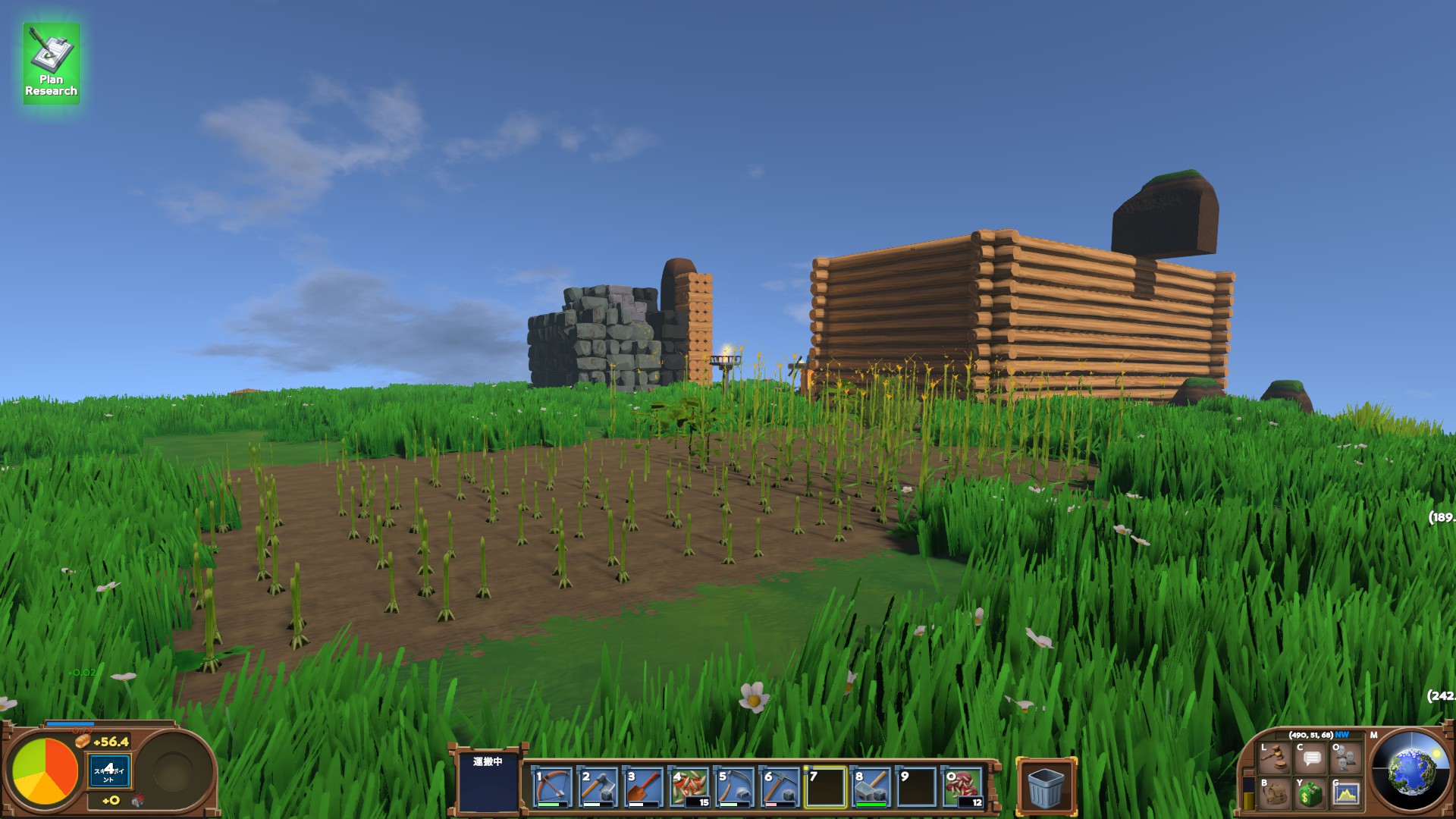
Task: Equip the hammer in slot 8
Action: click(871, 787)
